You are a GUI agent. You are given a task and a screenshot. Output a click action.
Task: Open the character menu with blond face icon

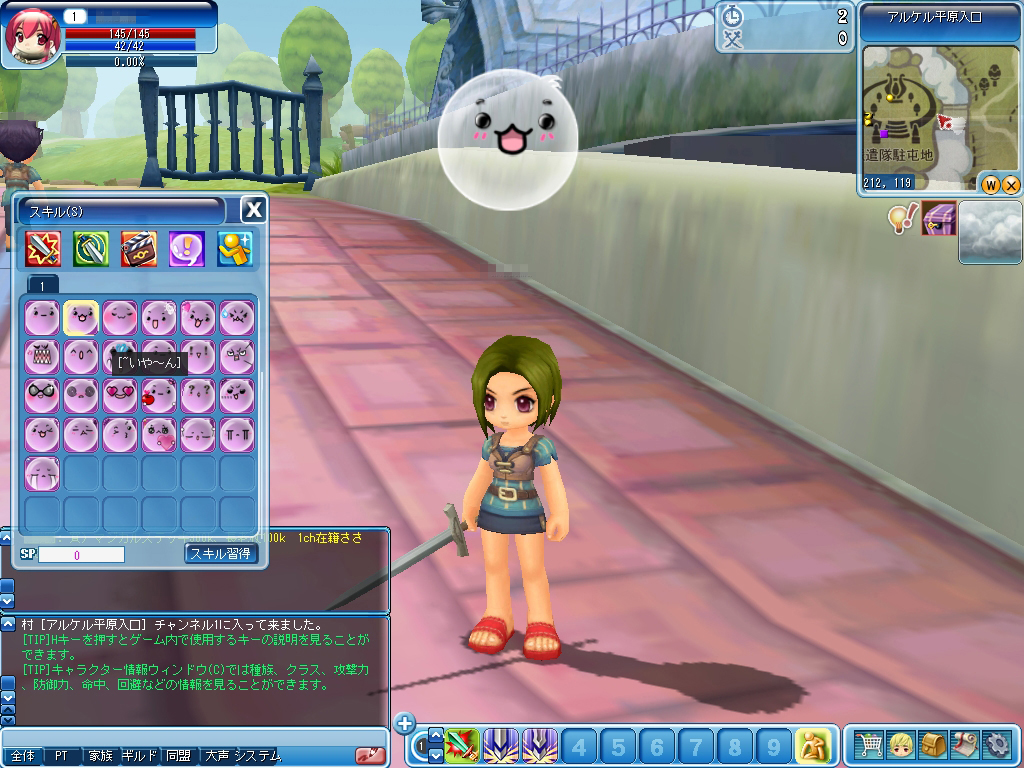(x=901, y=745)
